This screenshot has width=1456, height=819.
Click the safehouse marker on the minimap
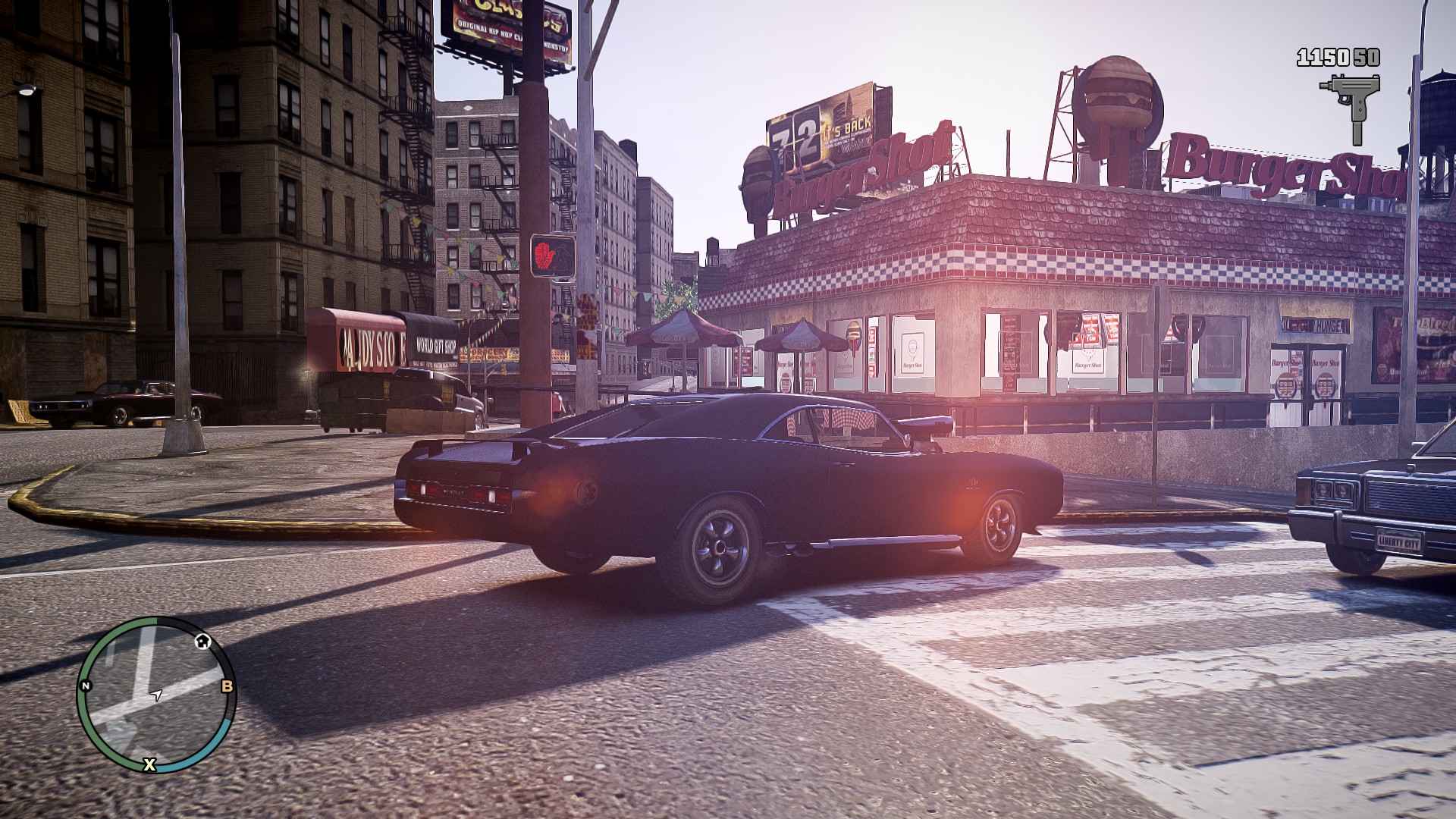[202, 642]
